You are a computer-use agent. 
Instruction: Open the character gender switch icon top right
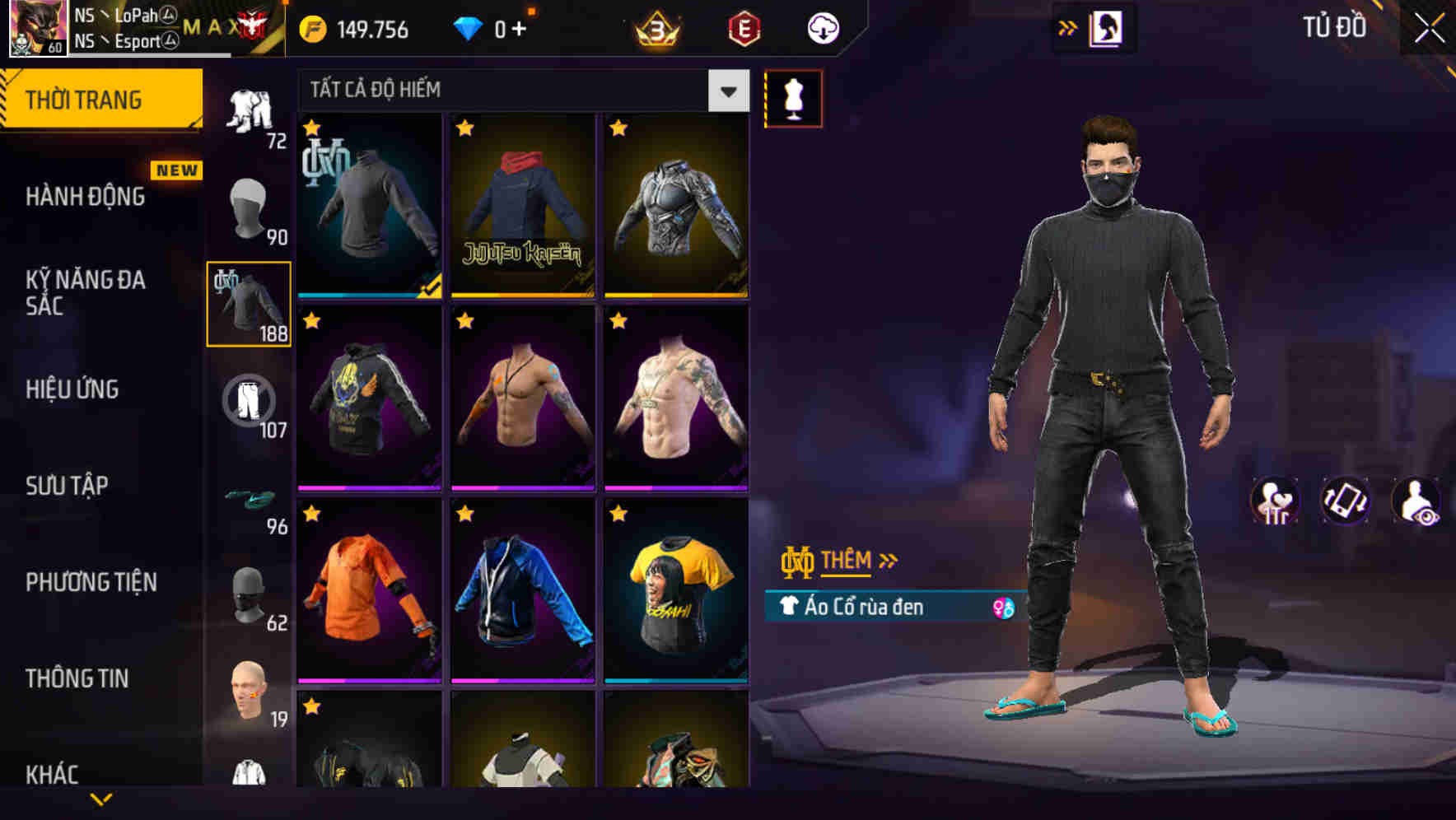click(1108, 26)
